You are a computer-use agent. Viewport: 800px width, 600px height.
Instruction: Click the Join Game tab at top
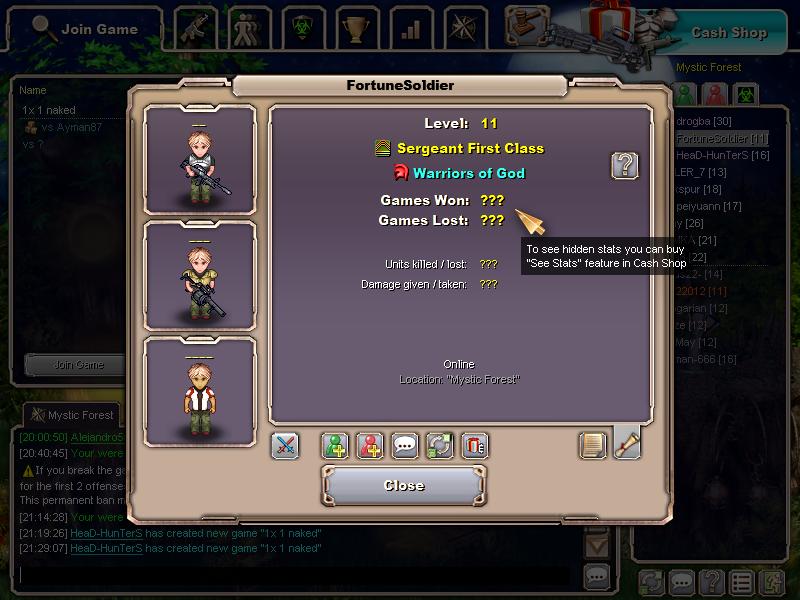pyautogui.click(x=84, y=29)
